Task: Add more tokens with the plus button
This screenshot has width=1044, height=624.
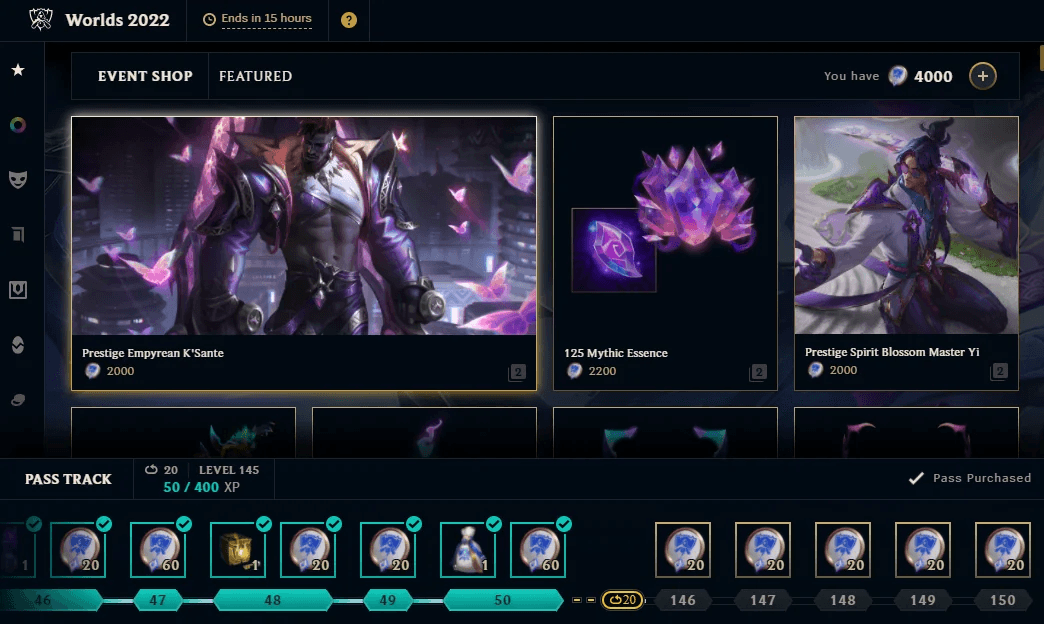Action: (982, 76)
